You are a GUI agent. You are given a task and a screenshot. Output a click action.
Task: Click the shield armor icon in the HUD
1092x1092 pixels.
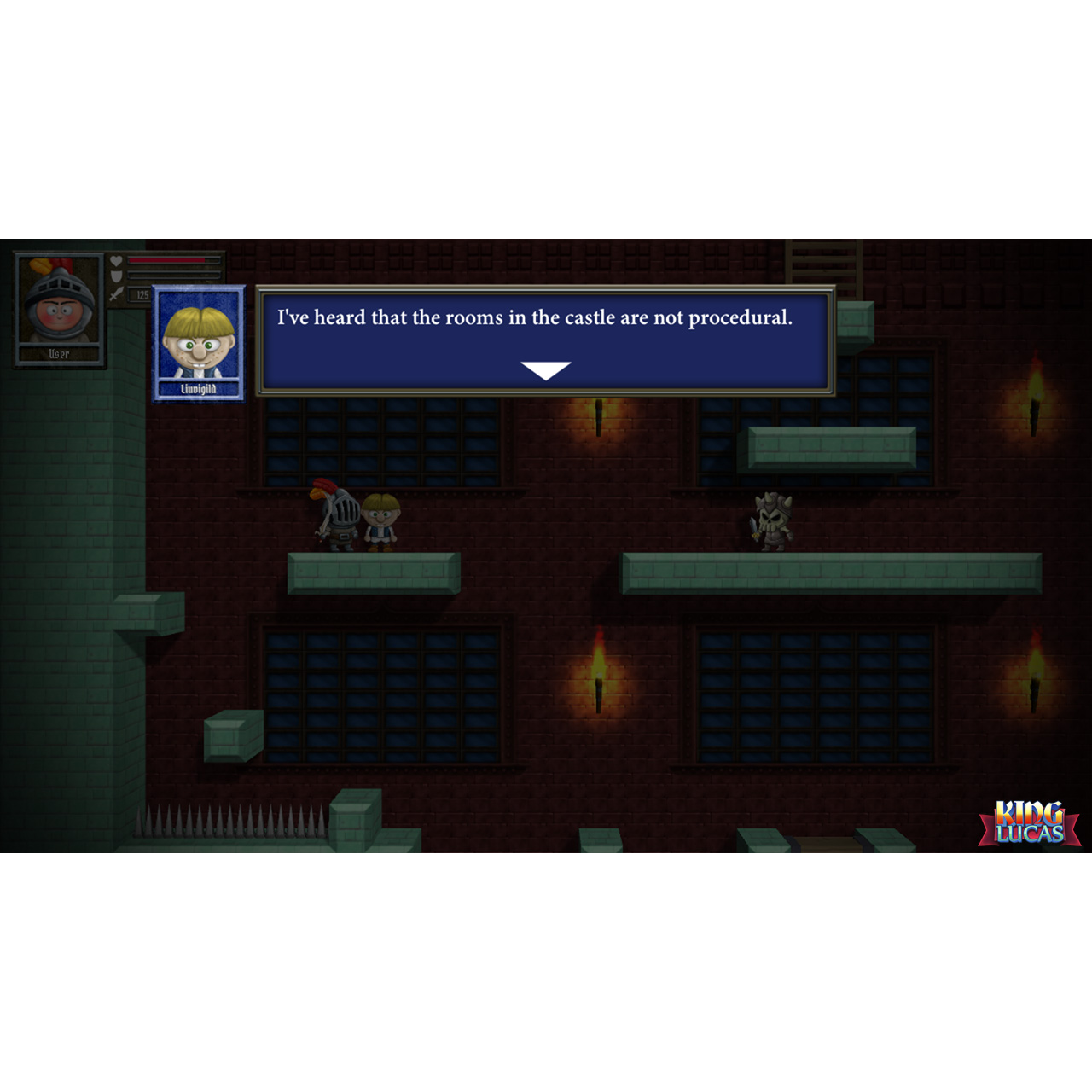(x=117, y=276)
